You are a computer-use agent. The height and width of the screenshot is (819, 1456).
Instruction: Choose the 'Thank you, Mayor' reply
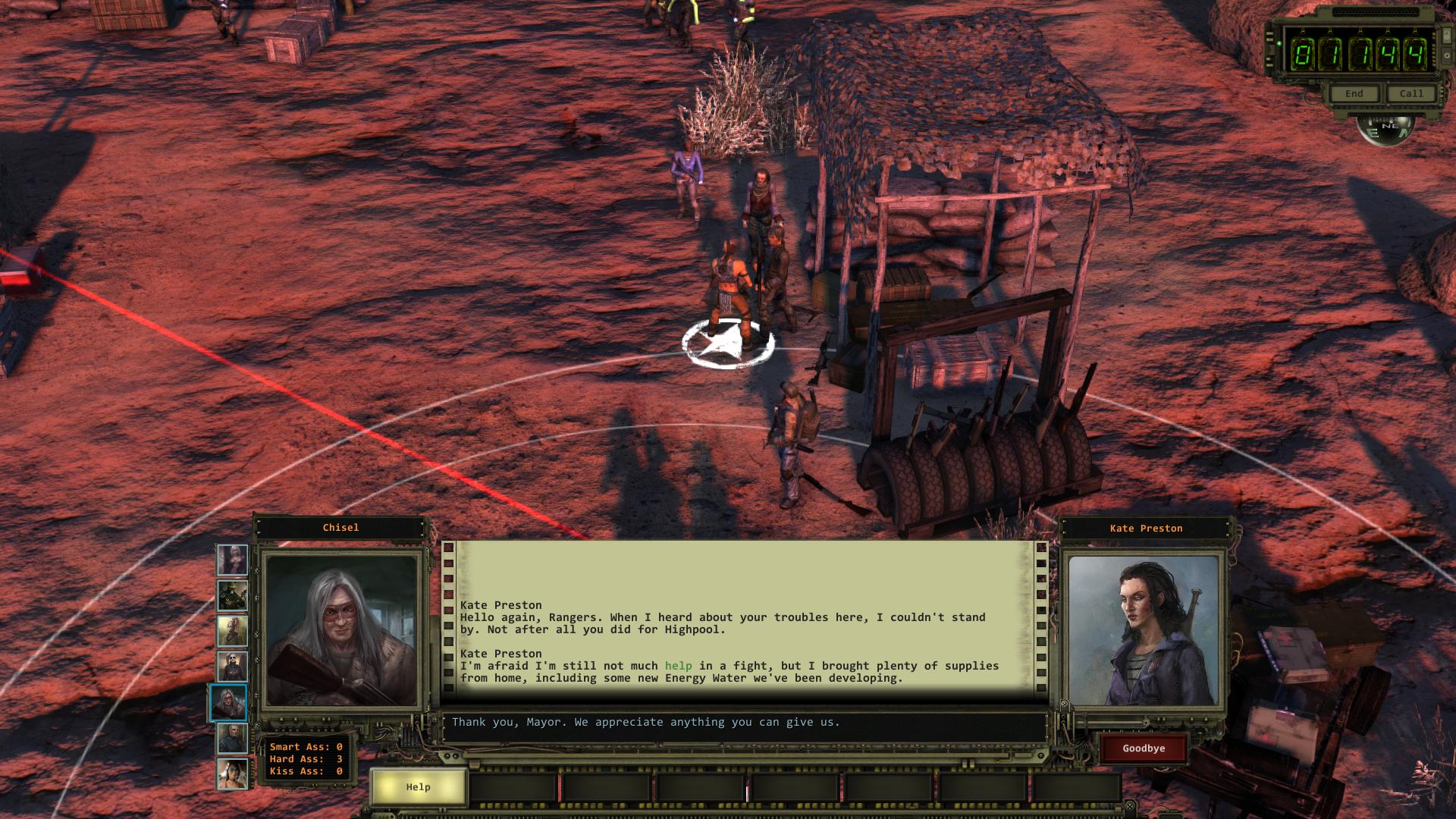(645, 722)
